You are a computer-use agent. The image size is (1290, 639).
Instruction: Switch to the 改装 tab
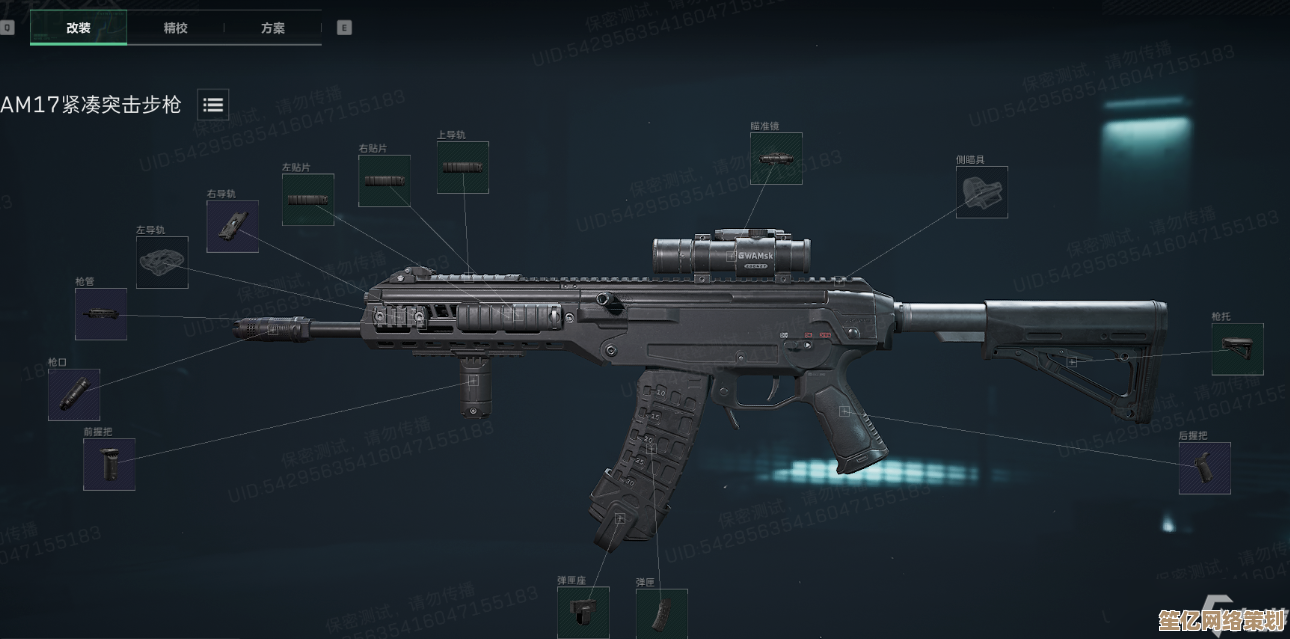78,28
